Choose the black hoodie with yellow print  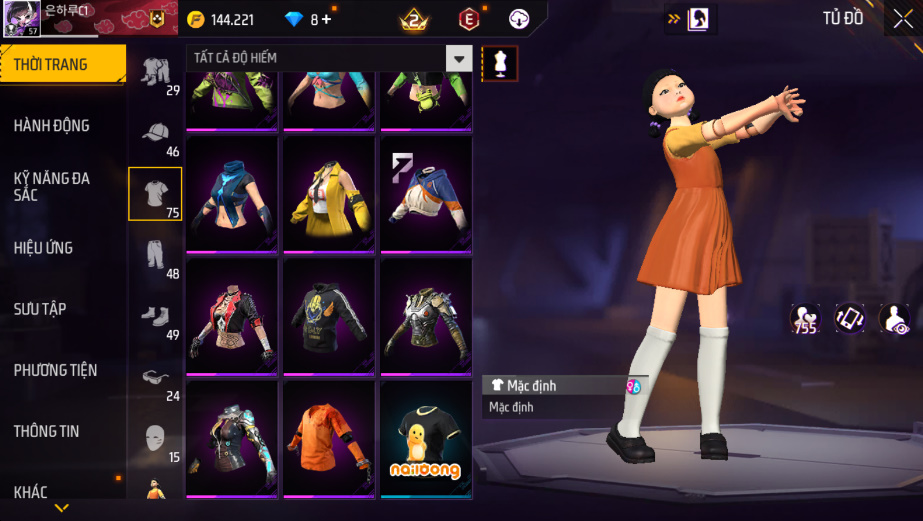(329, 316)
